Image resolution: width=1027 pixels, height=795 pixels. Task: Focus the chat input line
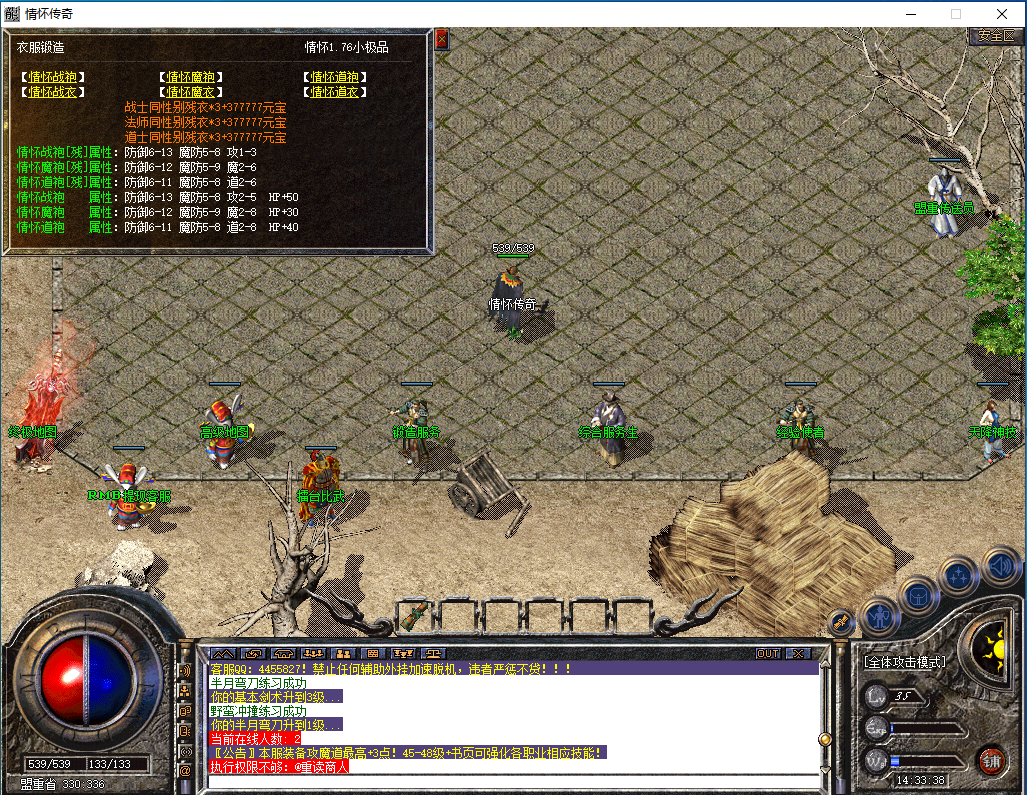pyautogui.click(x=510, y=781)
